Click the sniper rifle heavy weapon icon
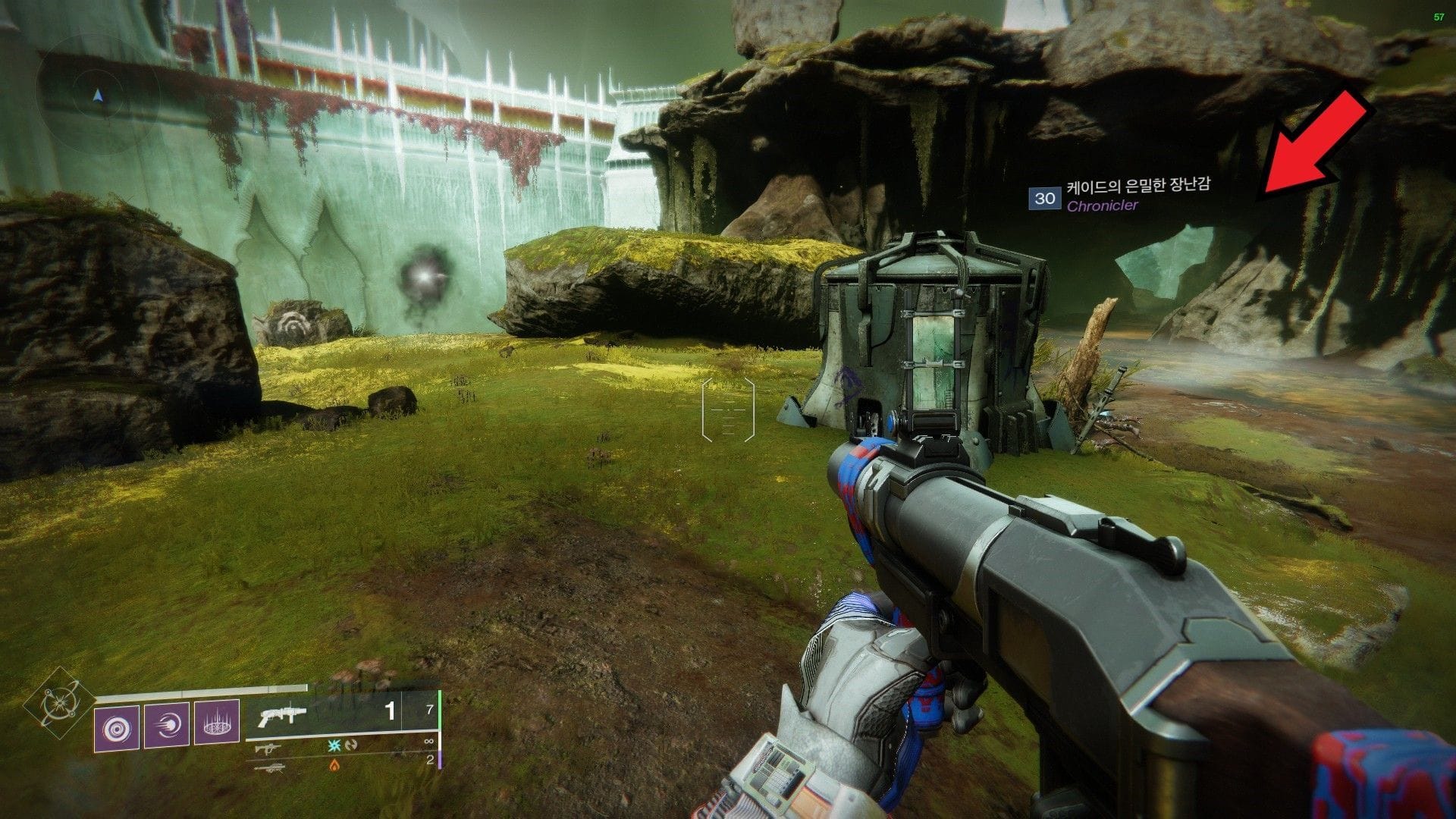 pos(271,767)
